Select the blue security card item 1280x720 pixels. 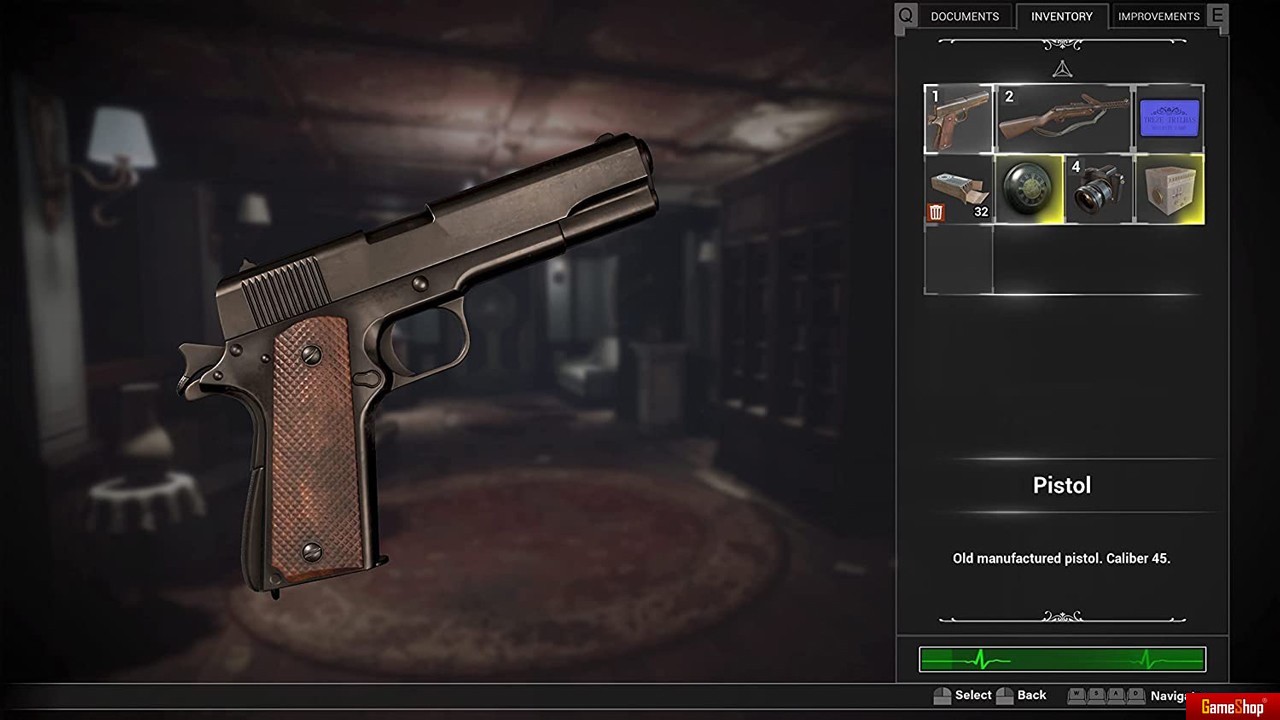pyautogui.click(x=1169, y=119)
